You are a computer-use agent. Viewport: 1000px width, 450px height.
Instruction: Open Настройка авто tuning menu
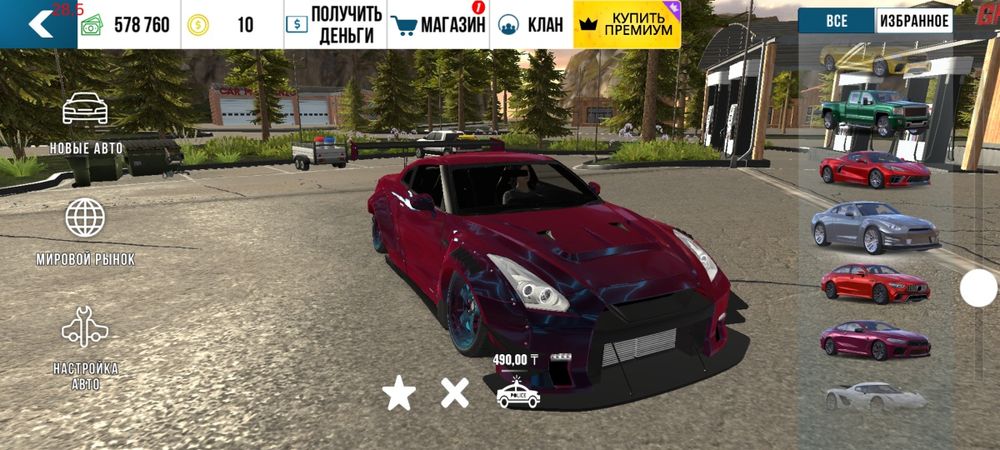pos(86,345)
